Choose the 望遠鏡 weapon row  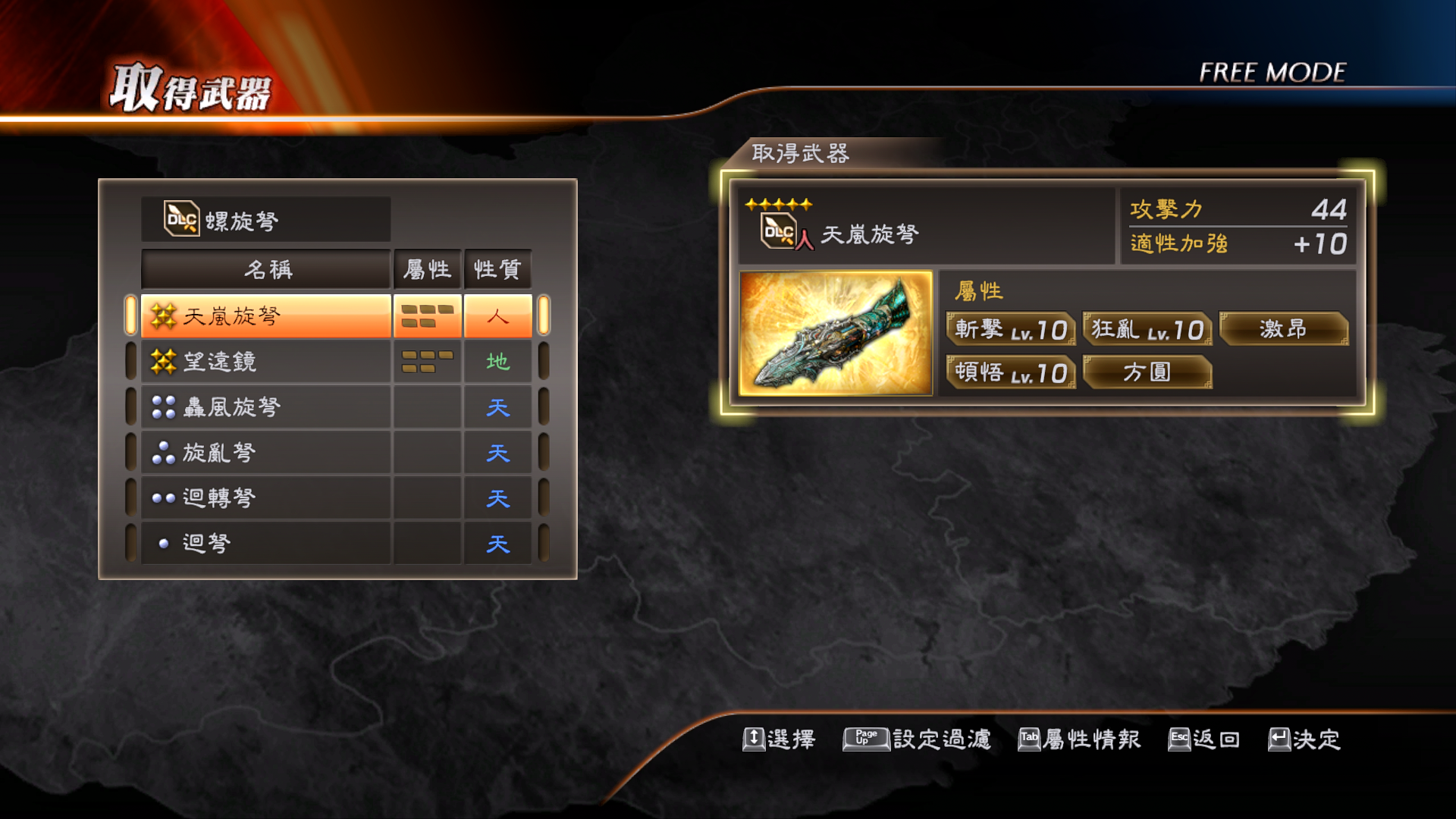[x=265, y=362]
